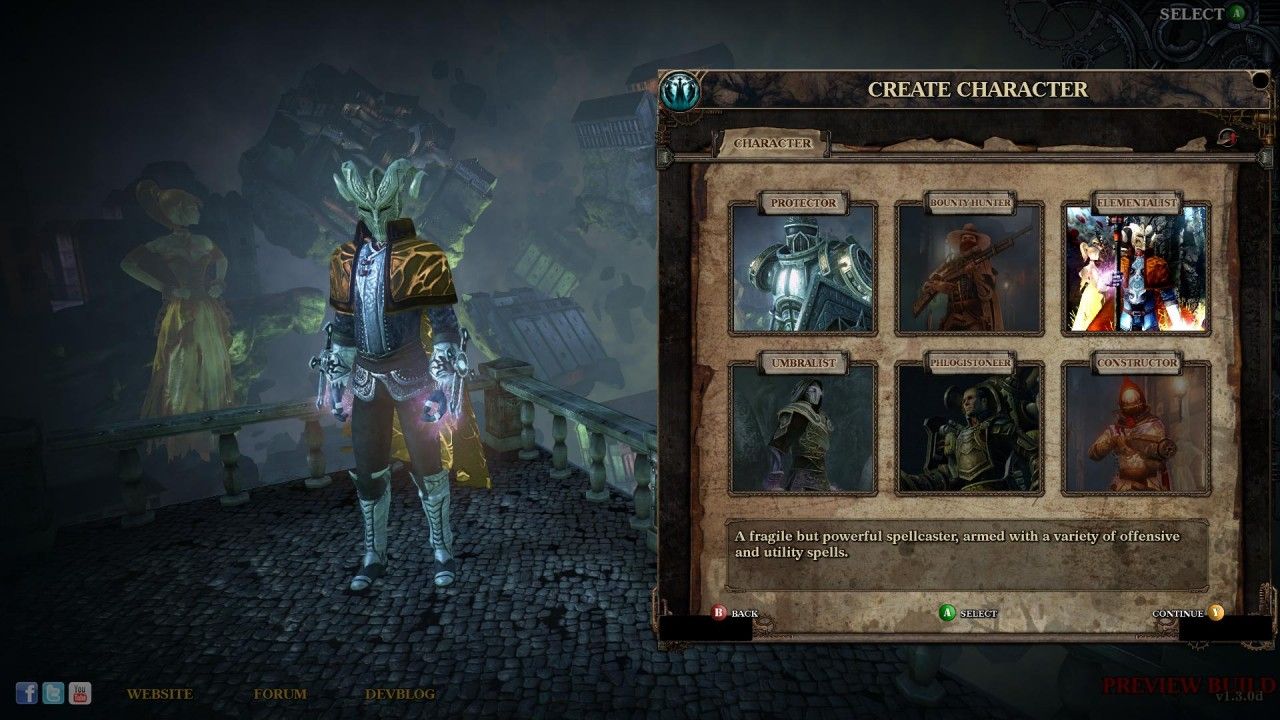Select the Constructor class portrait

[1137, 428]
